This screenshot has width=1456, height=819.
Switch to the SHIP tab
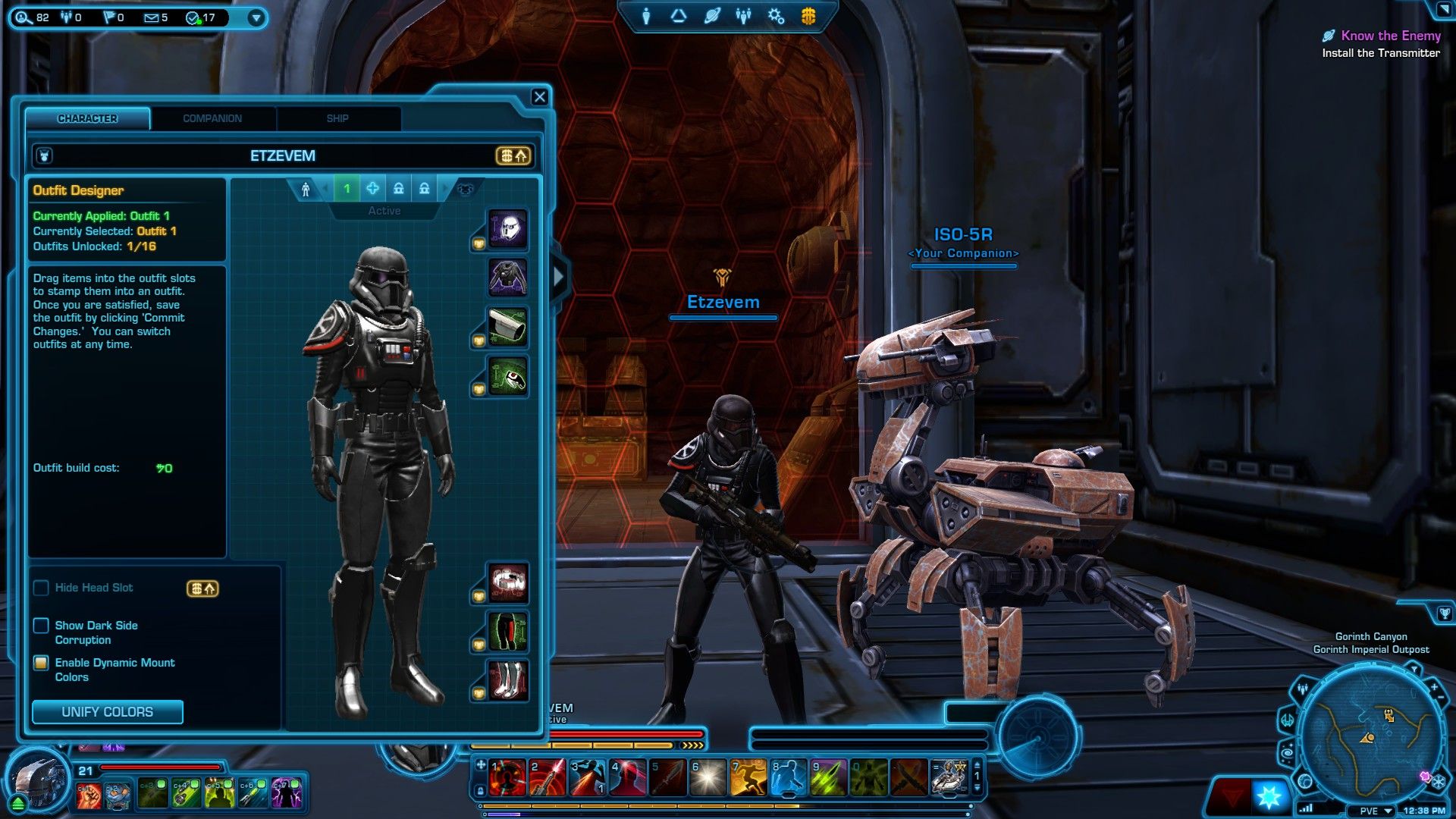pyautogui.click(x=337, y=118)
